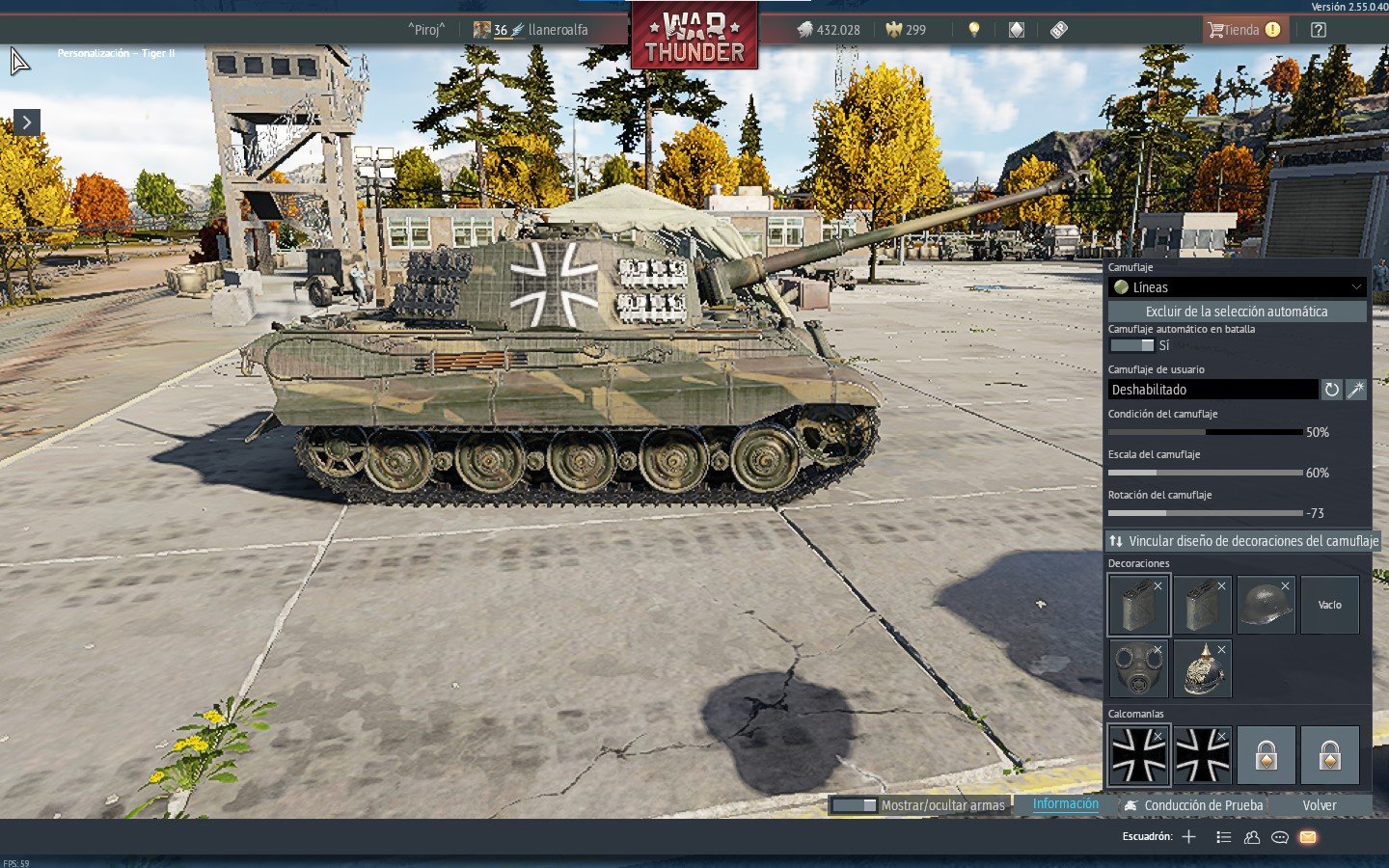Click Vincular diseño de decoraciones del camuflaje

(x=1243, y=541)
